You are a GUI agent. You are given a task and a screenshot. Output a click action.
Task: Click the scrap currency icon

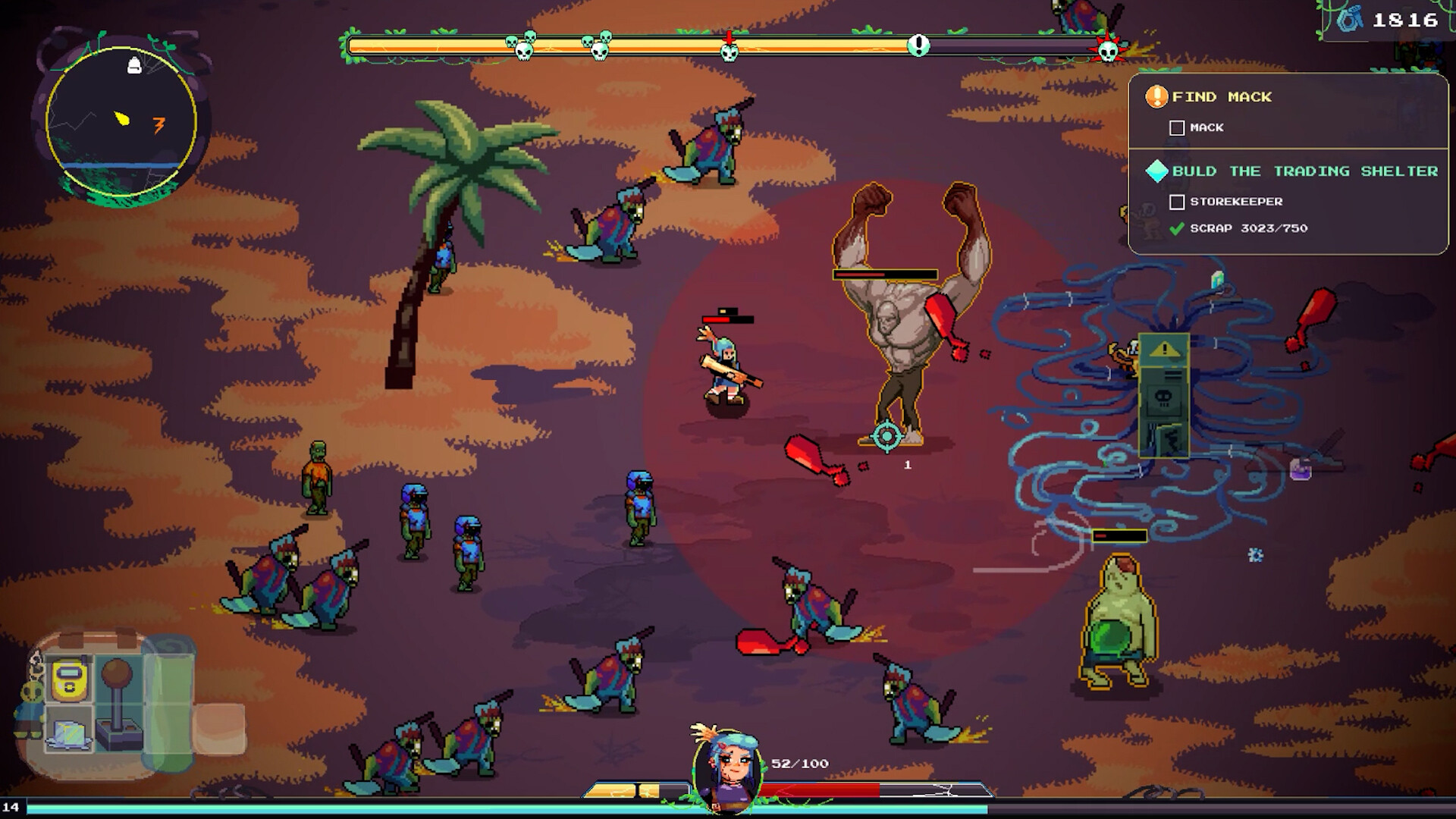pyautogui.click(x=1349, y=20)
